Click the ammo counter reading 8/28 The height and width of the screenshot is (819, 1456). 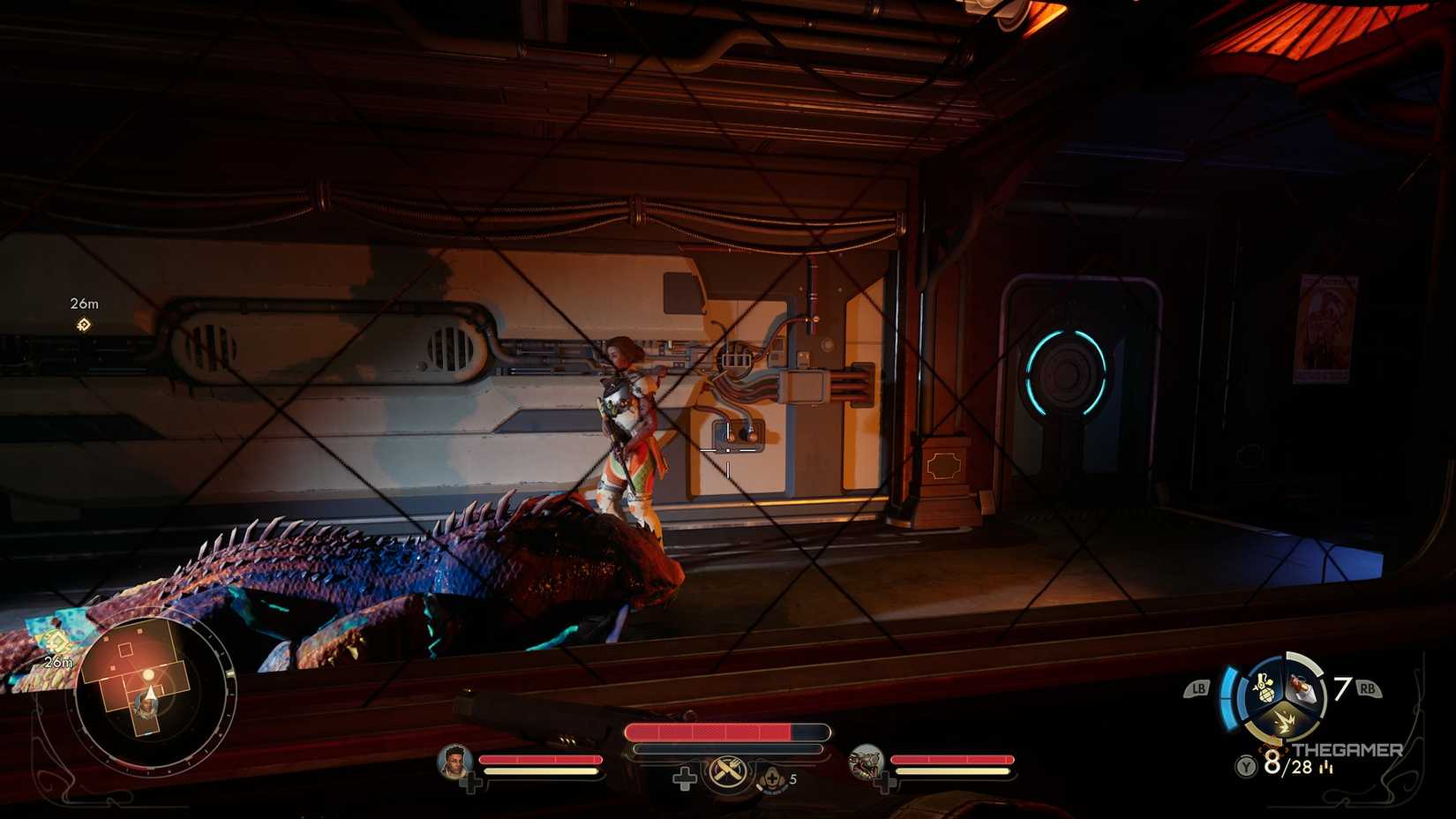1287,766
